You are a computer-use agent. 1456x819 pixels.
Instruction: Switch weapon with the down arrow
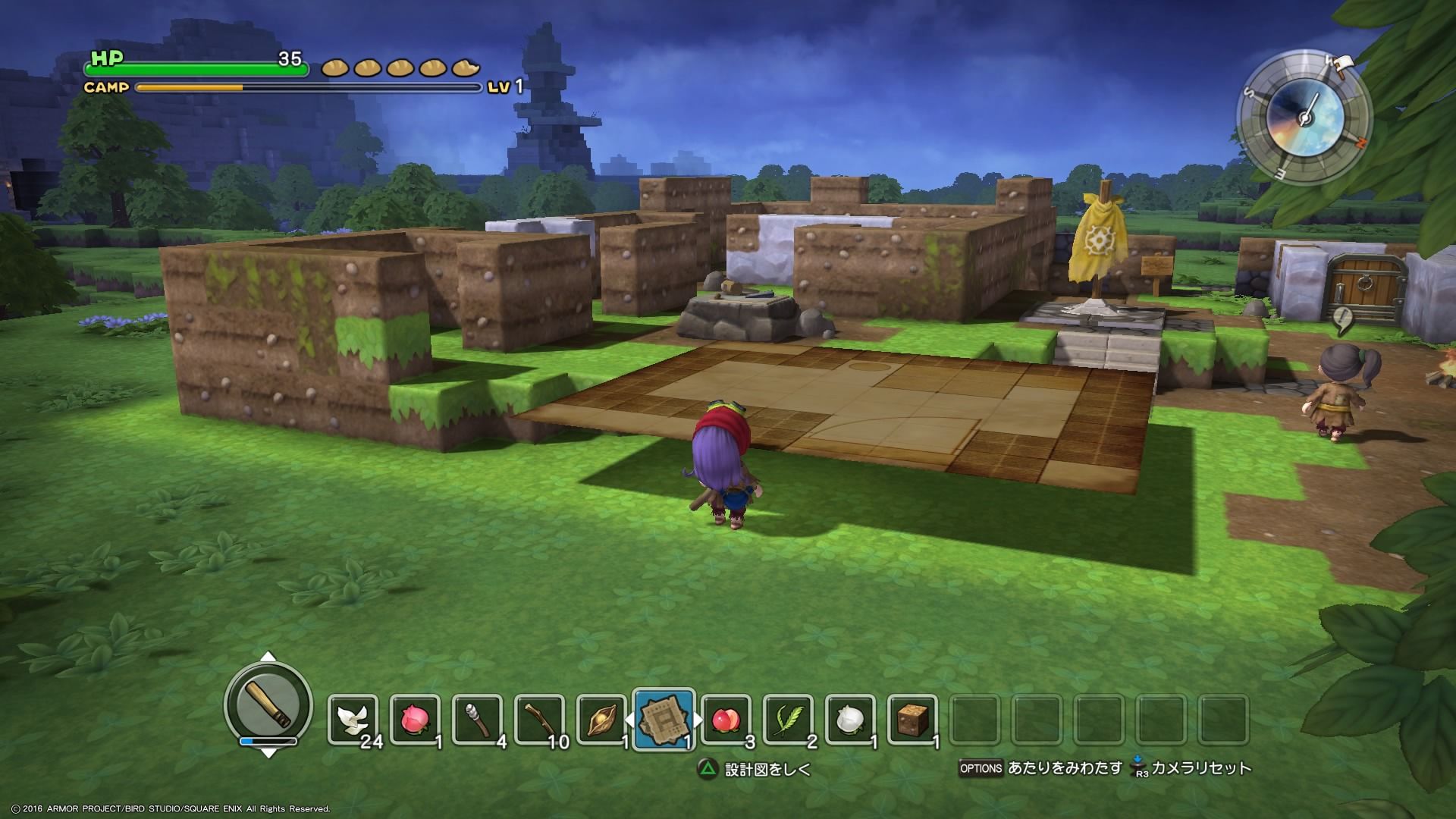pyautogui.click(x=268, y=753)
